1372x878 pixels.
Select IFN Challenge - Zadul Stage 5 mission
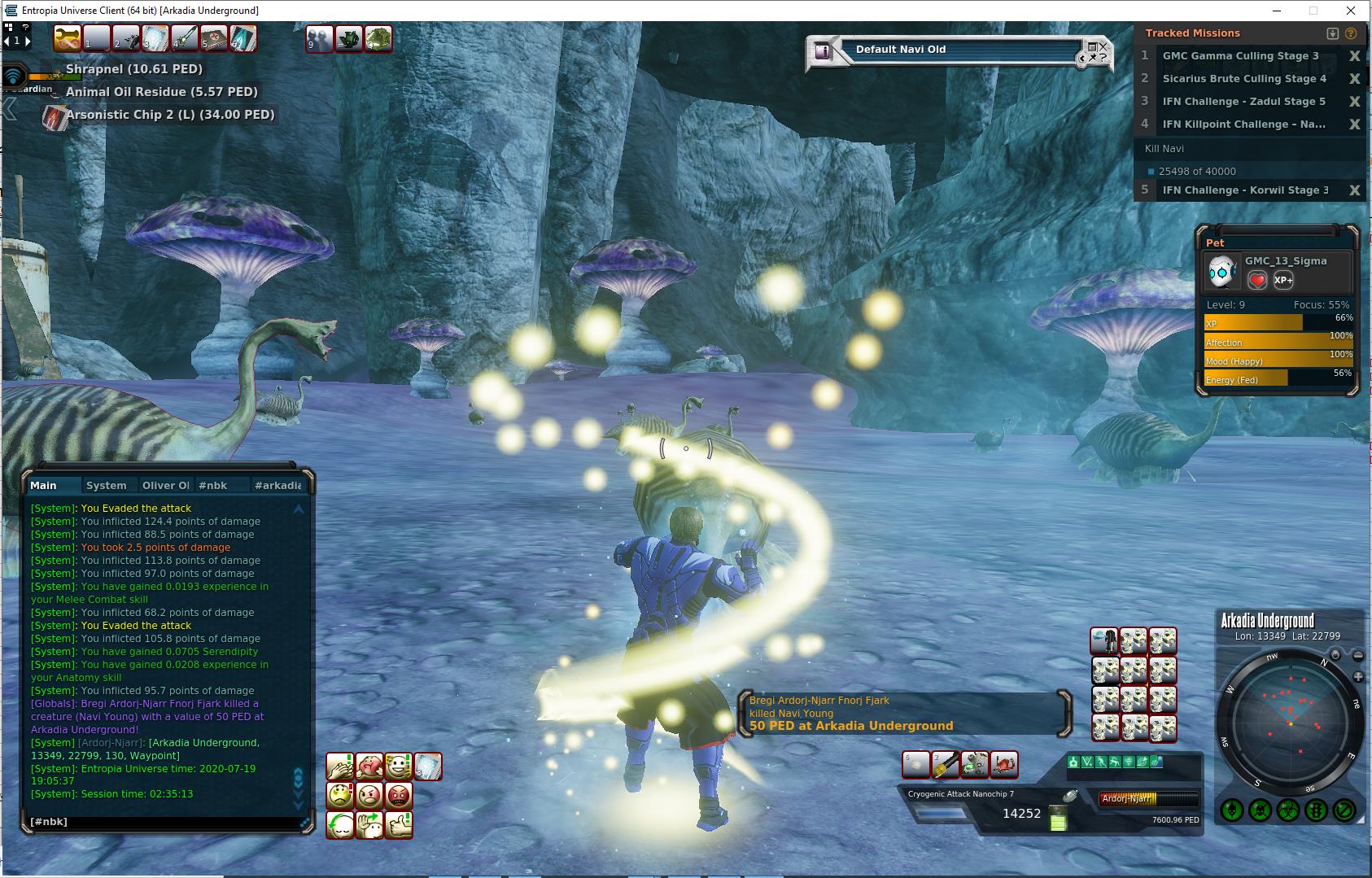click(x=1243, y=102)
